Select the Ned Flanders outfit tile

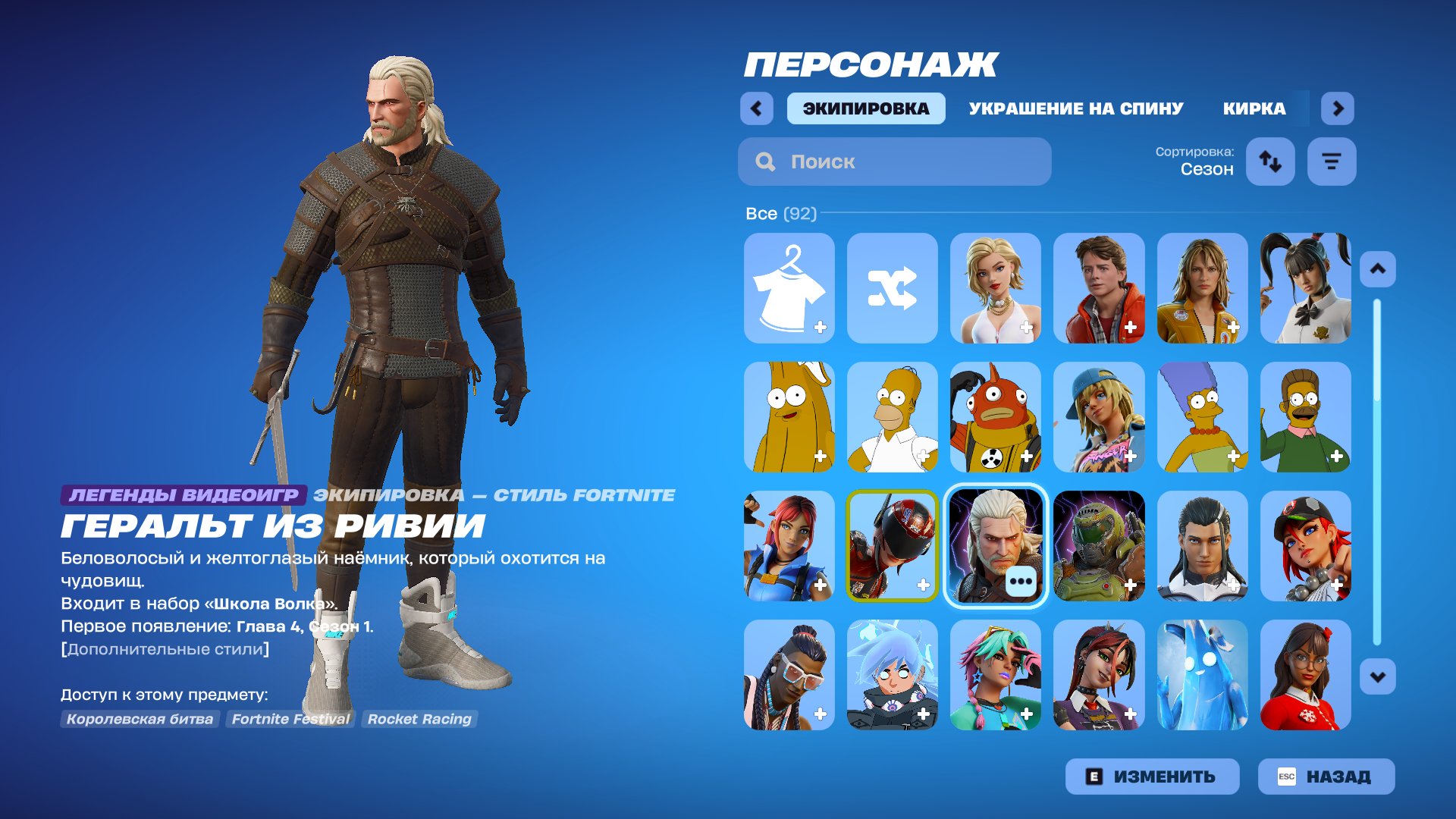(x=1306, y=418)
